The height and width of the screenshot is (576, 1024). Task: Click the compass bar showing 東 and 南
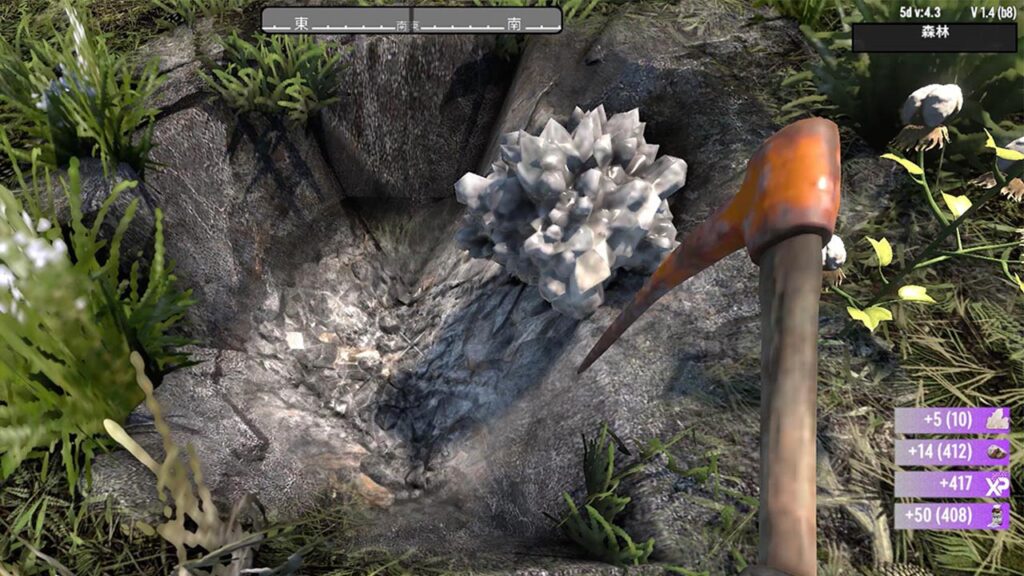[411, 20]
